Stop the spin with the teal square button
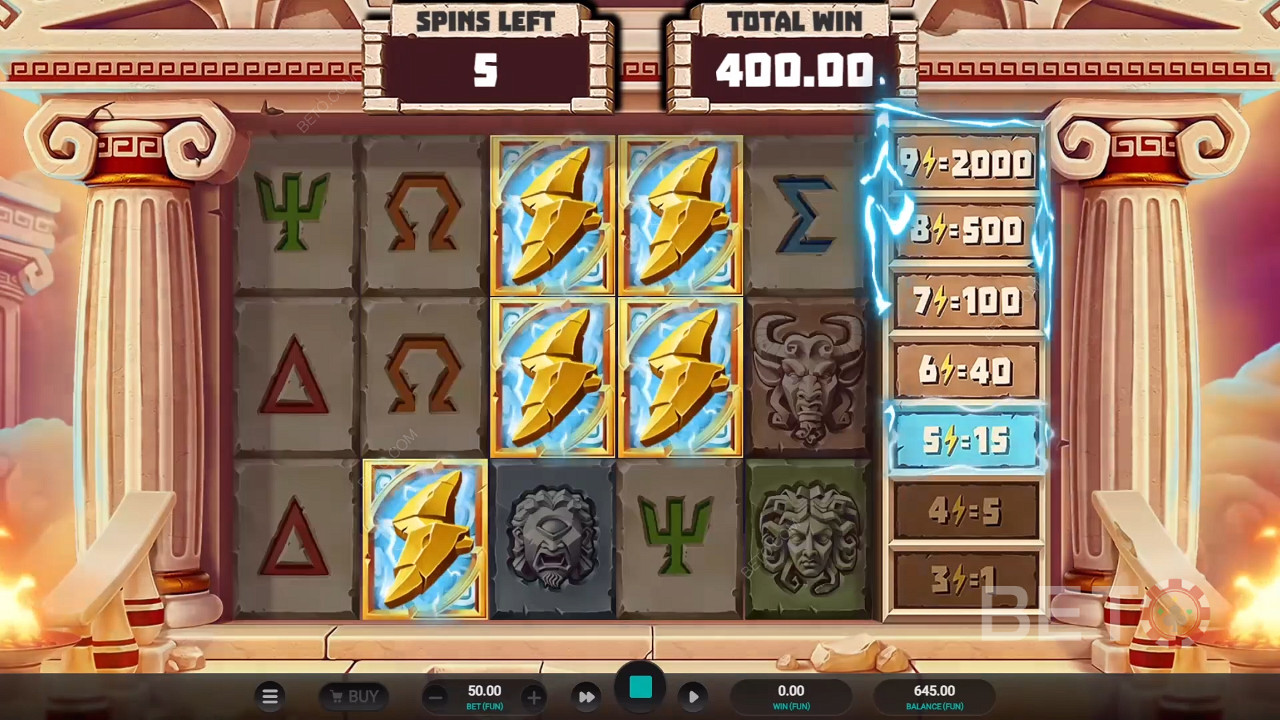The image size is (1280, 720). (640, 688)
